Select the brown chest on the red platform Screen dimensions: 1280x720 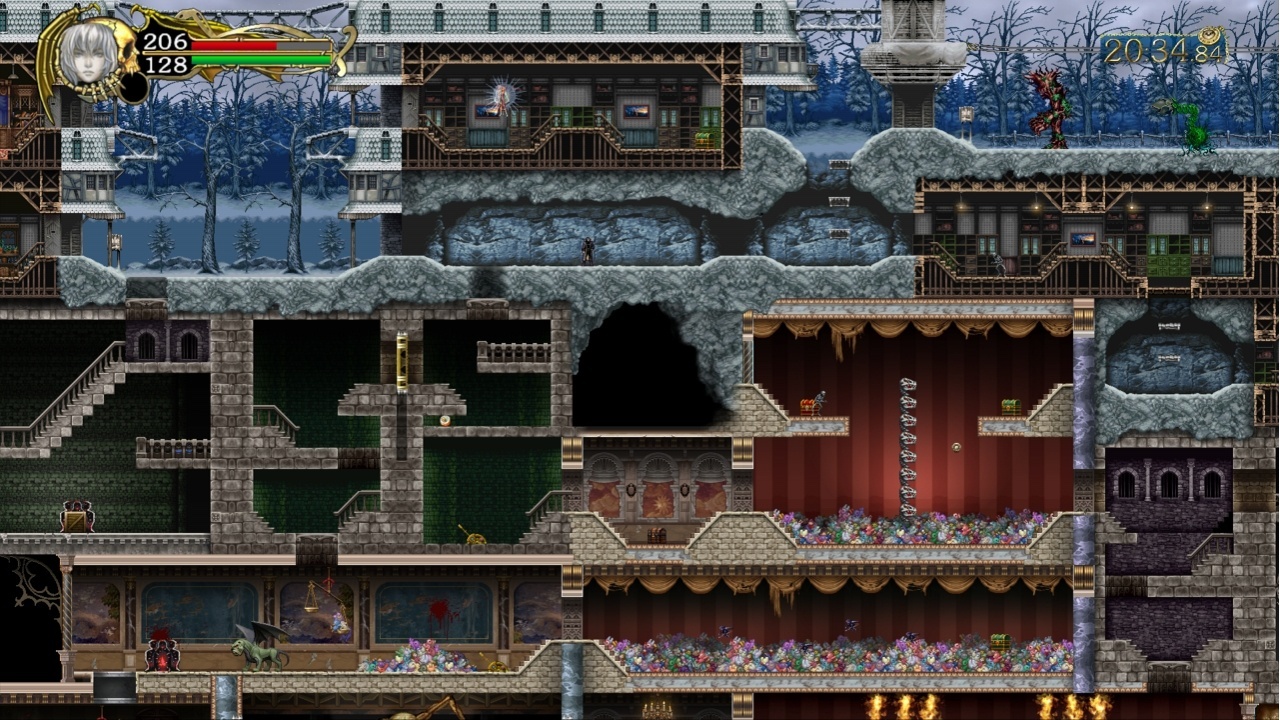(x=808, y=405)
